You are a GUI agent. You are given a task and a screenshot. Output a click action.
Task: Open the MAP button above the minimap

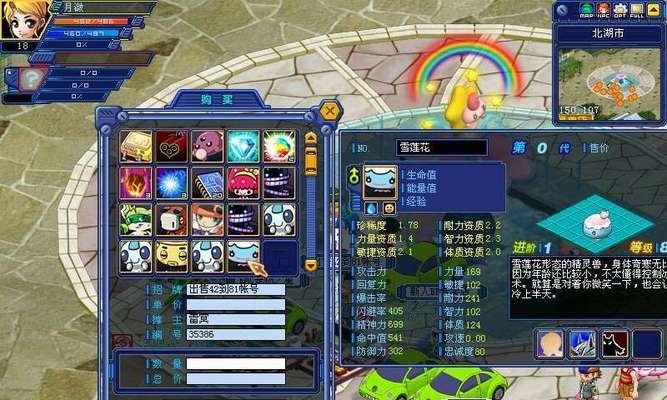[x=588, y=13]
